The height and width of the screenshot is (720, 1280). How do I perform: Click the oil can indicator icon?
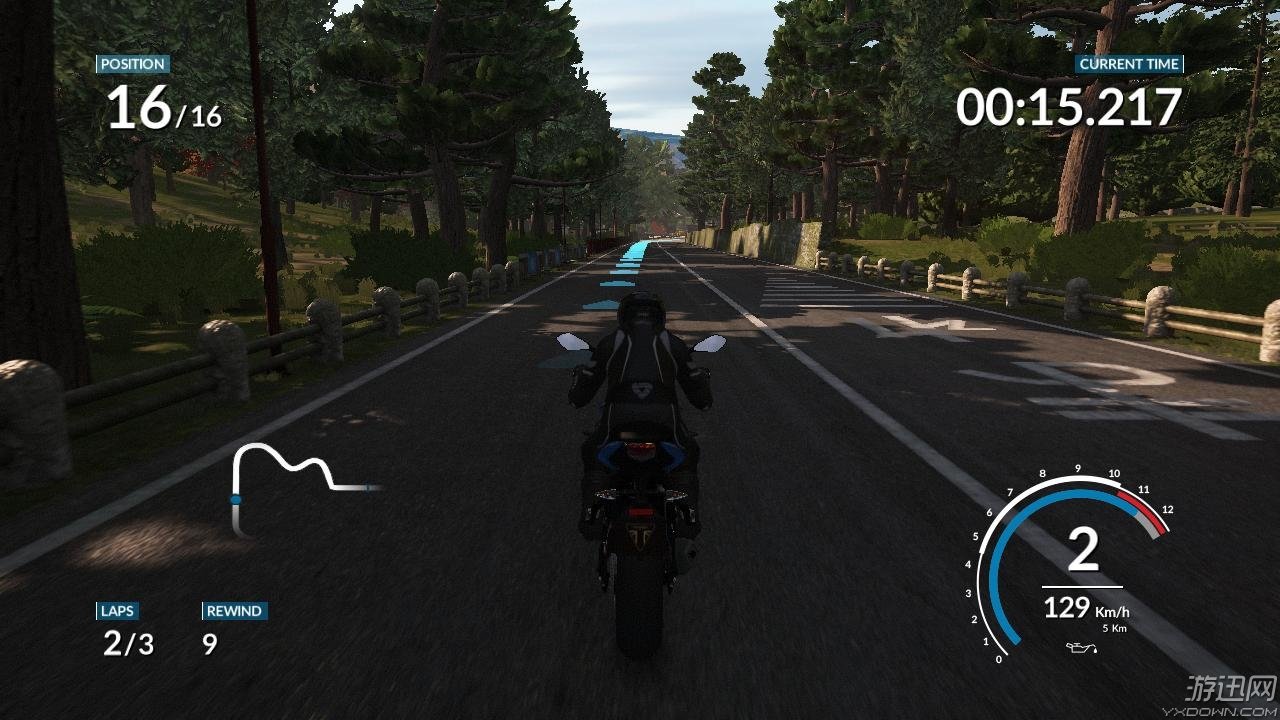1082,649
